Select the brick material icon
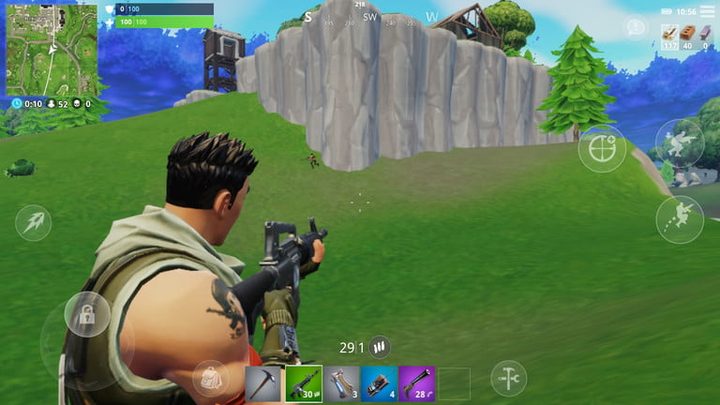The width and height of the screenshot is (720, 405). click(x=688, y=34)
